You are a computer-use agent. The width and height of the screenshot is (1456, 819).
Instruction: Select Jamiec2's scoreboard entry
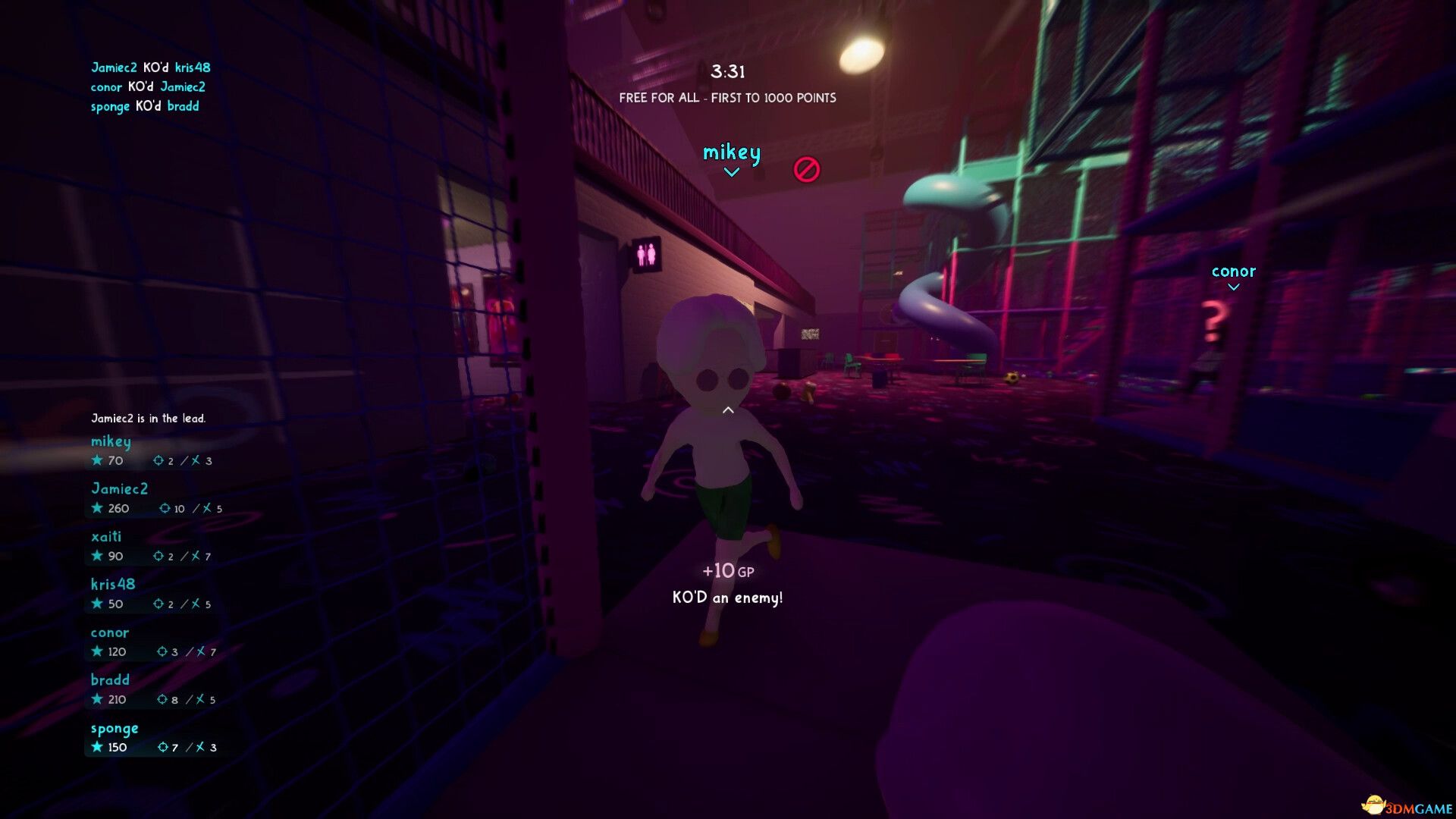(x=120, y=489)
